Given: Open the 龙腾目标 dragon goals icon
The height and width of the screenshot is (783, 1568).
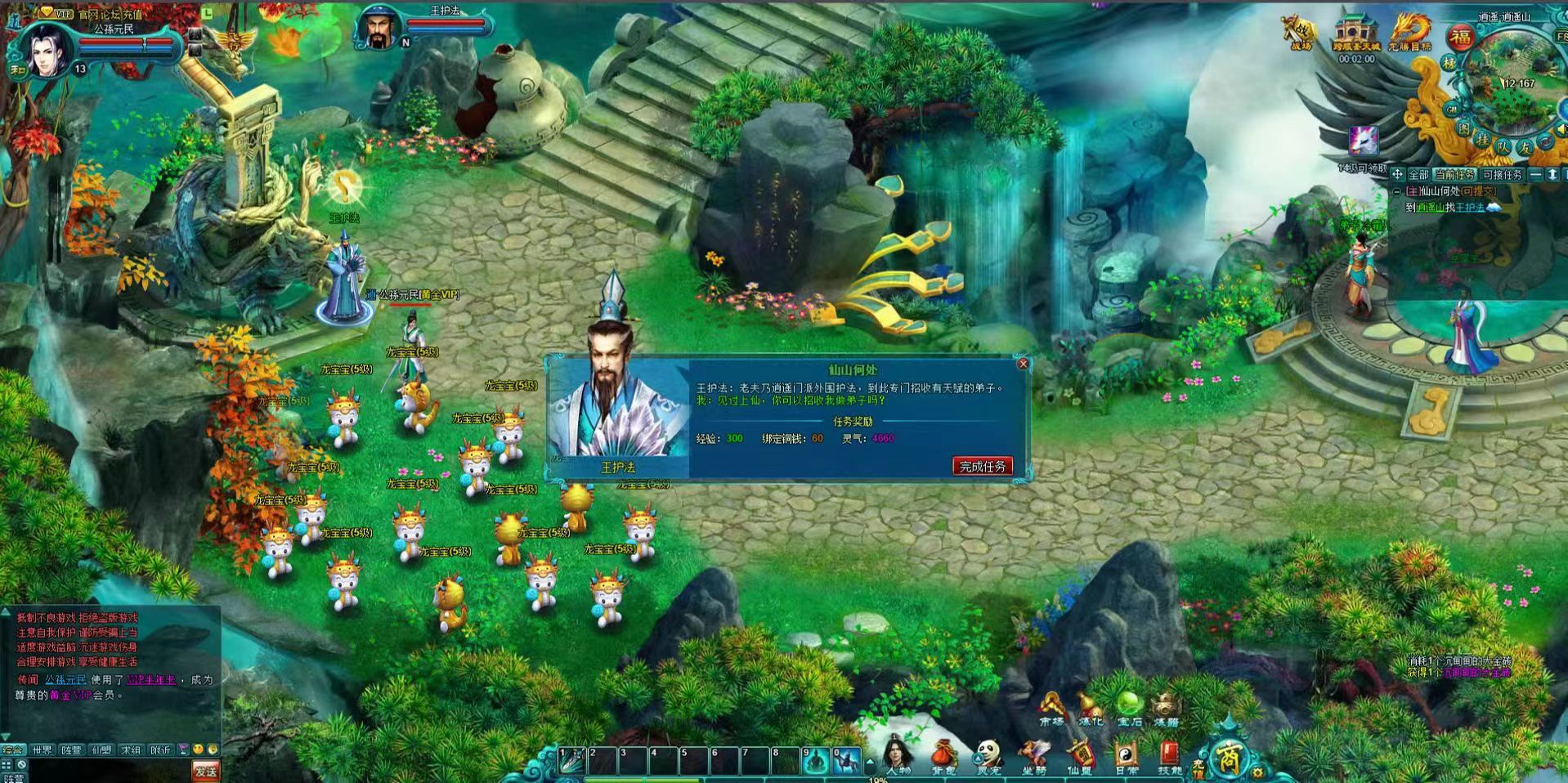Looking at the screenshot, I should (x=1410, y=33).
